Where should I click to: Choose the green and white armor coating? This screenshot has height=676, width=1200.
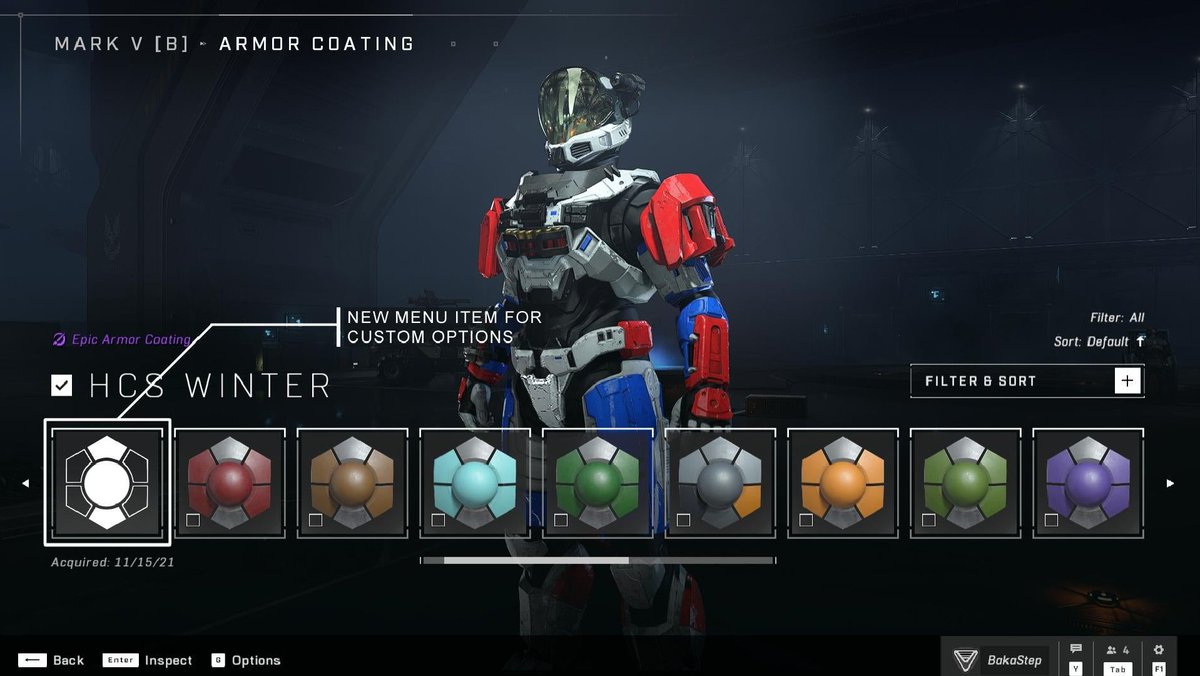click(x=598, y=483)
